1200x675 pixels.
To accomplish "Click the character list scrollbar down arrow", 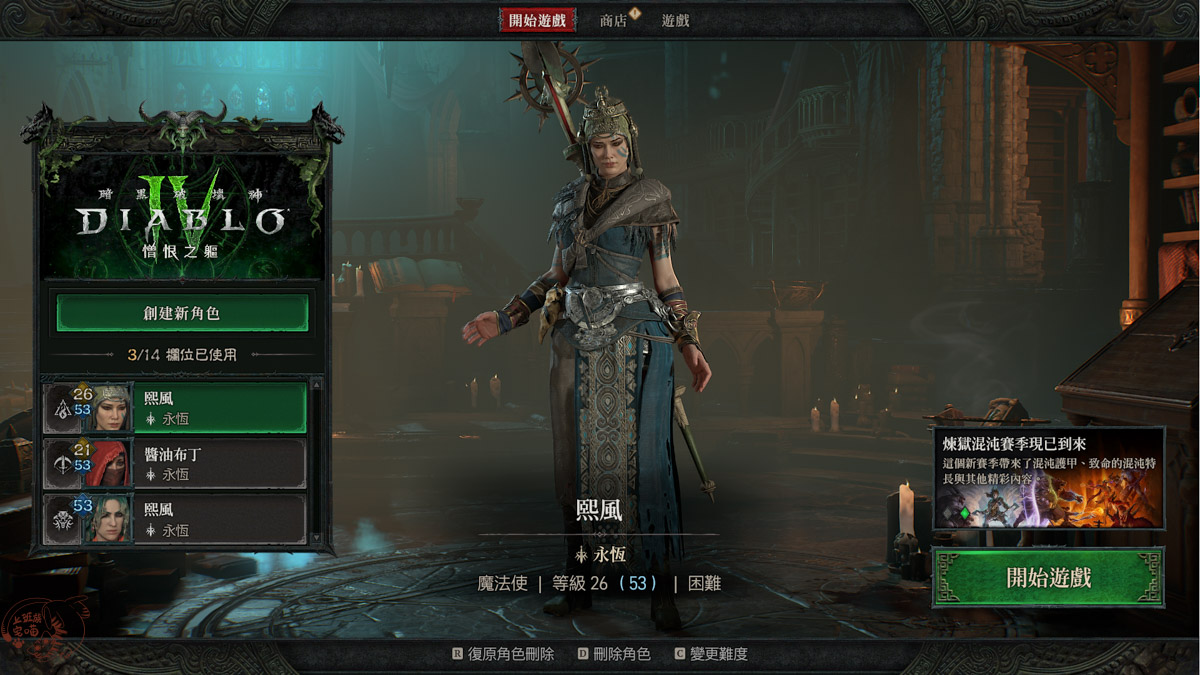I will pyautogui.click(x=317, y=539).
